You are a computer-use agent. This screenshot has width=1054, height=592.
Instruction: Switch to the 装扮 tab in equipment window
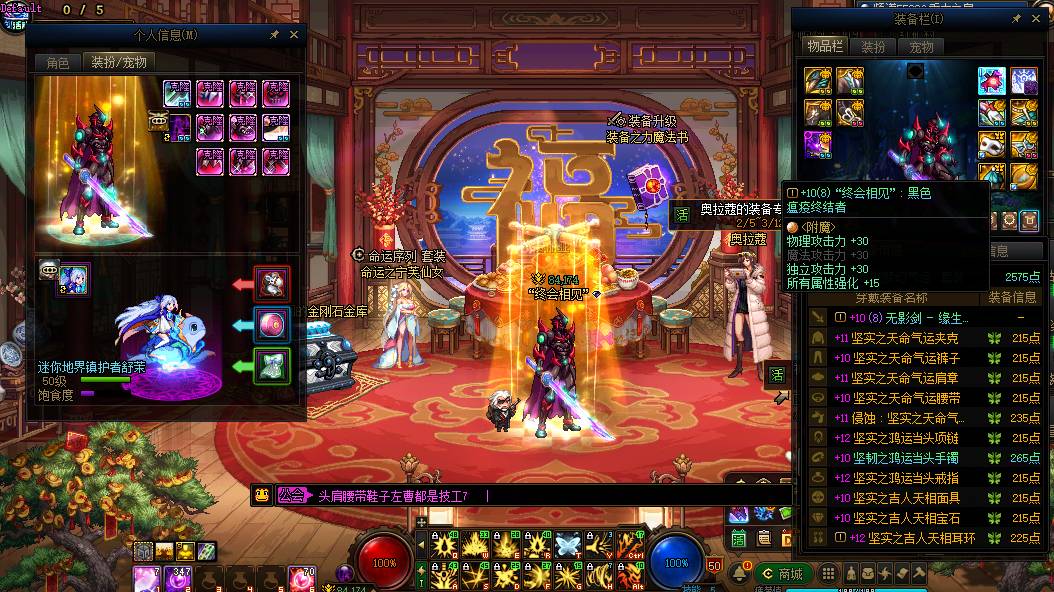point(873,47)
